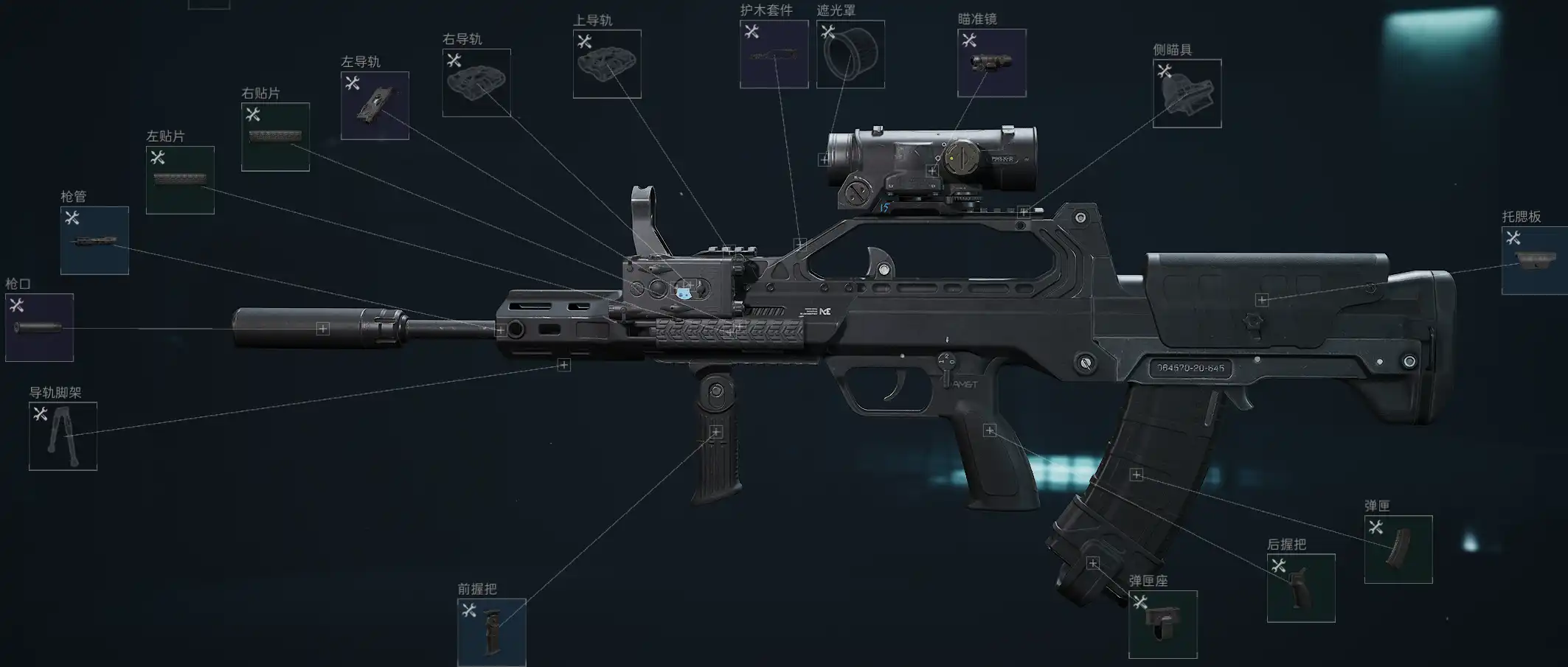The width and height of the screenshot is (1568, 667).
Task: Open the 侧瞄具 side sight slot
Action: click(x=1187, y=94)
